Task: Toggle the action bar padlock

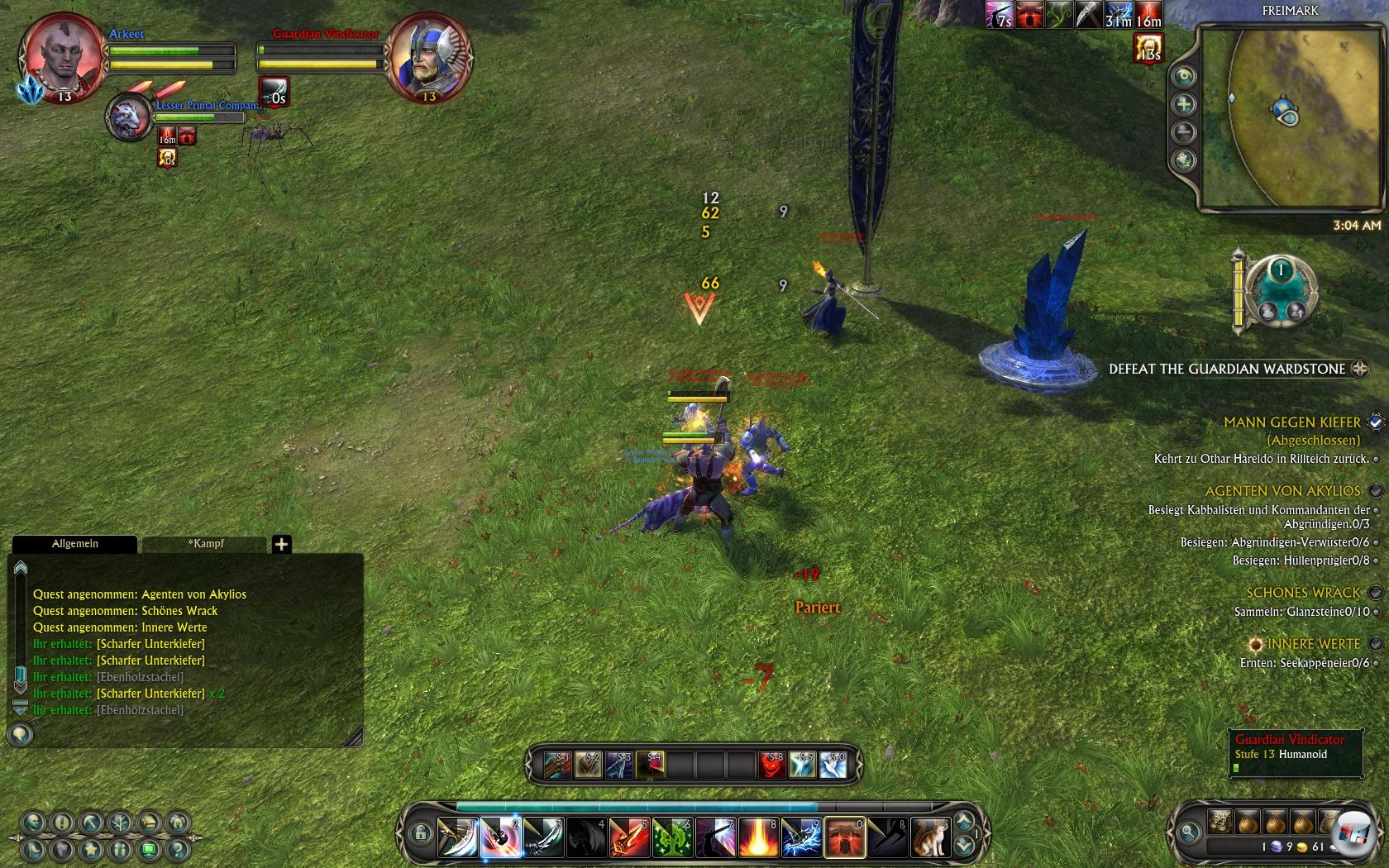Action: [420, 833]
